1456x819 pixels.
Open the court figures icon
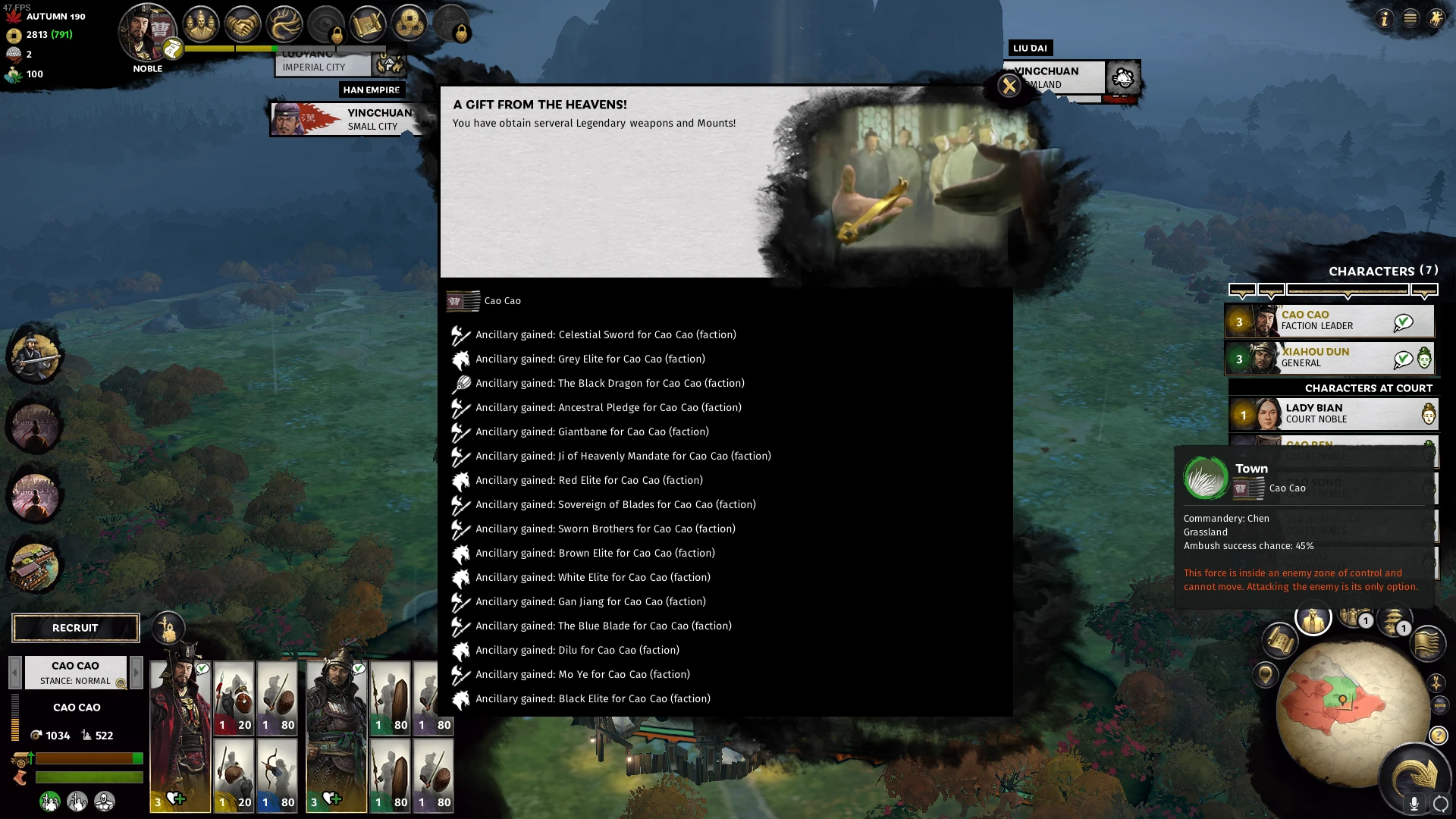201,25
